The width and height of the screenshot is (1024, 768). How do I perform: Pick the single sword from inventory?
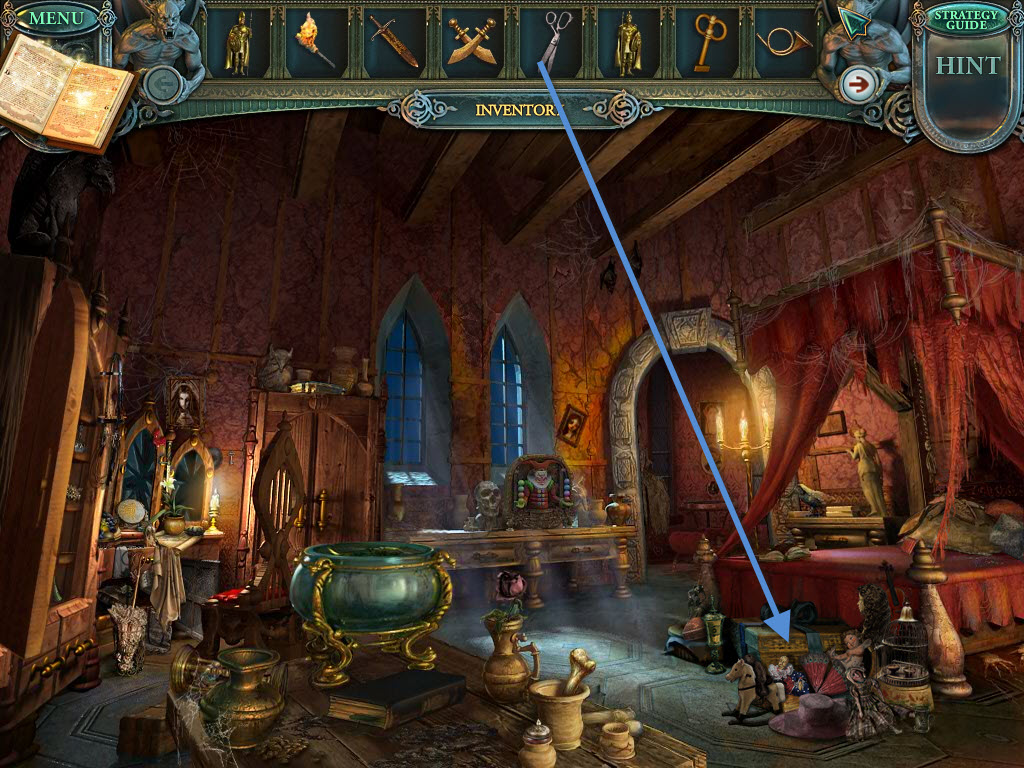pyautogui.click(x=394, y=43)
